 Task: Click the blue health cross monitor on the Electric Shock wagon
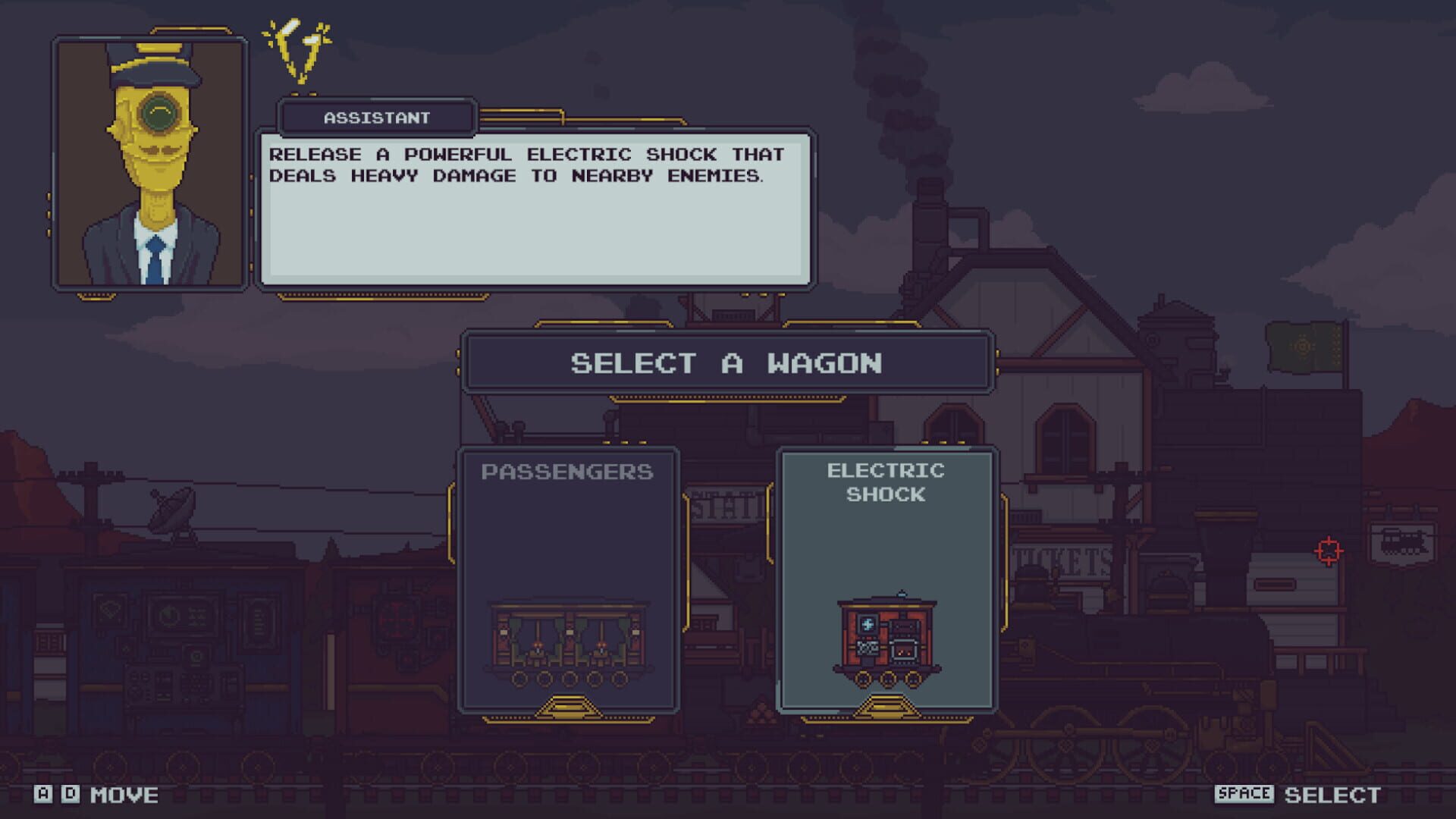pos(868,625)
